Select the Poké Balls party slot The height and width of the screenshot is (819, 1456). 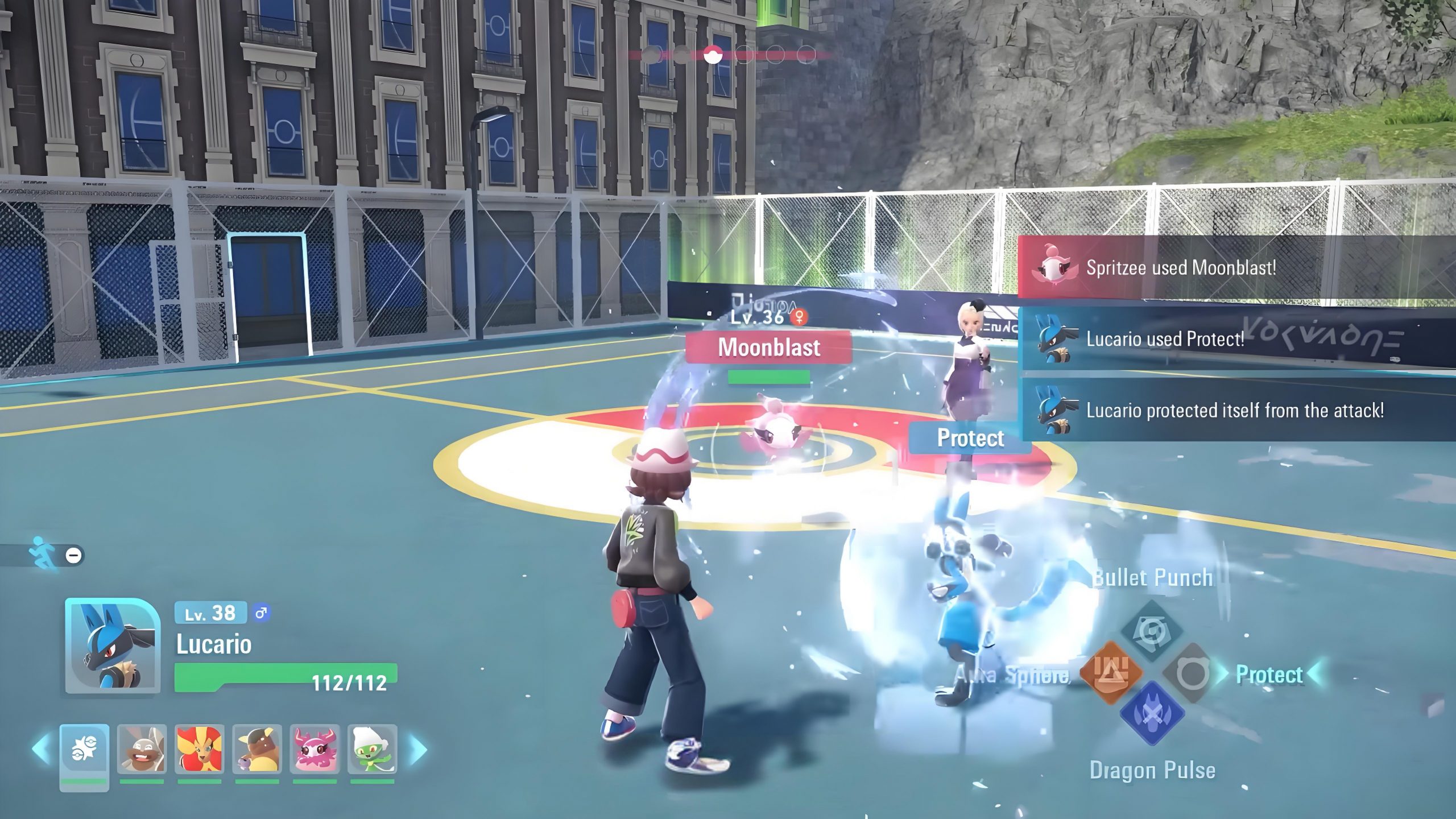coord(84,750)
